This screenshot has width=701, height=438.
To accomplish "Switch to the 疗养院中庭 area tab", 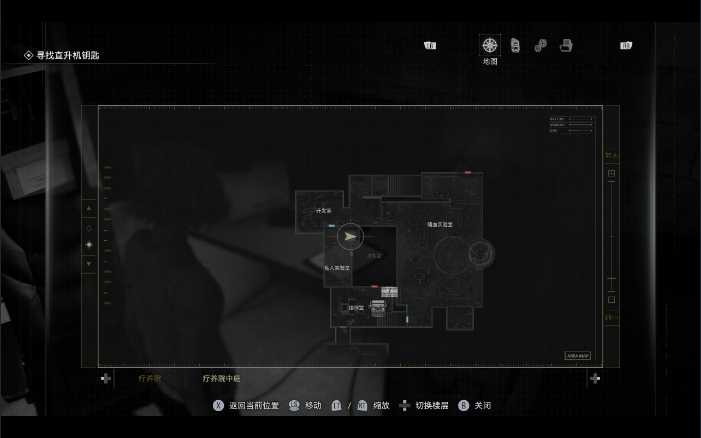I will point(221,379).
